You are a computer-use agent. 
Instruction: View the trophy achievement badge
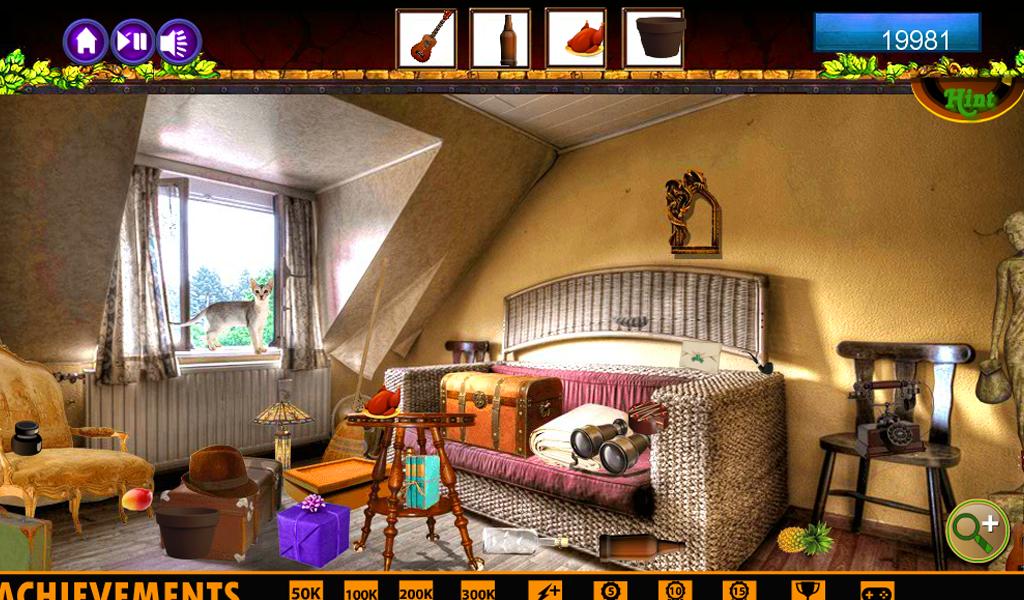(808, 590)
